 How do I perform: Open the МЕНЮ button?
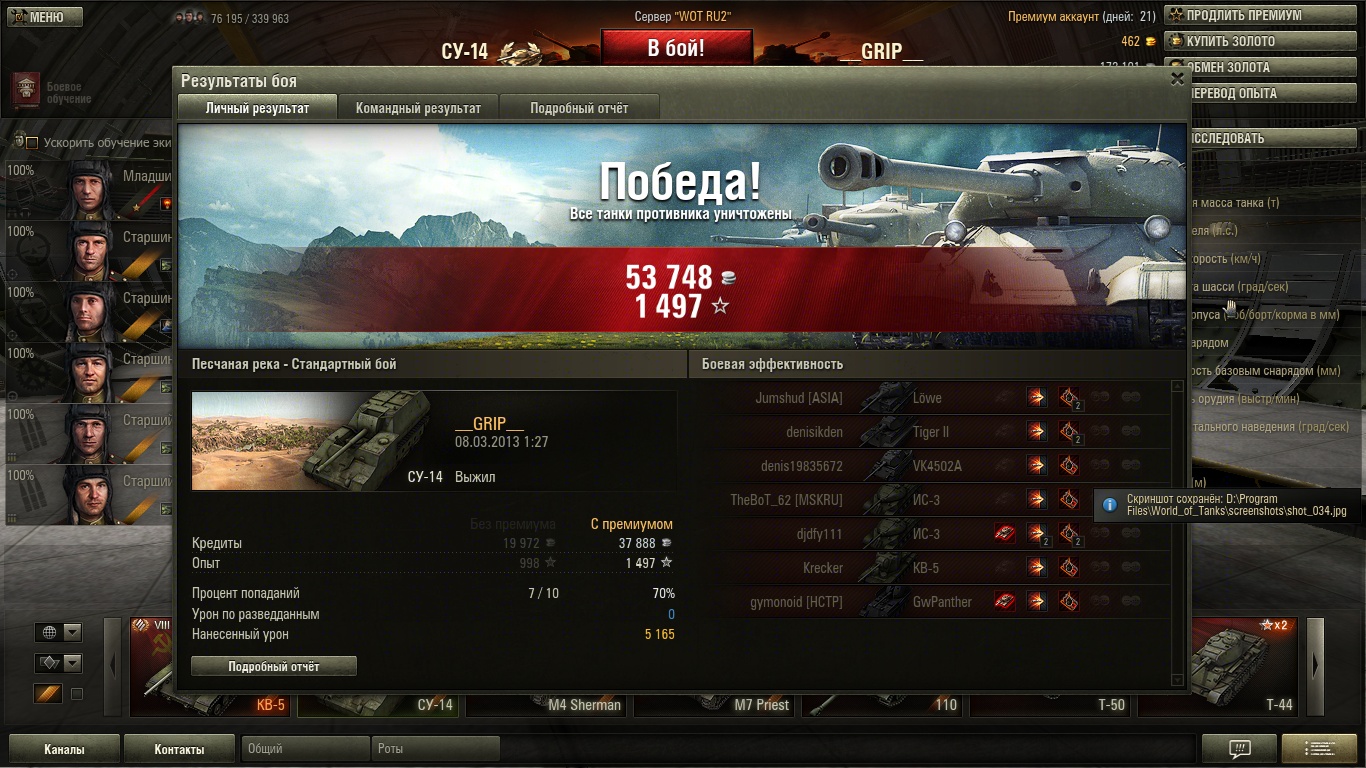(42, 17)
